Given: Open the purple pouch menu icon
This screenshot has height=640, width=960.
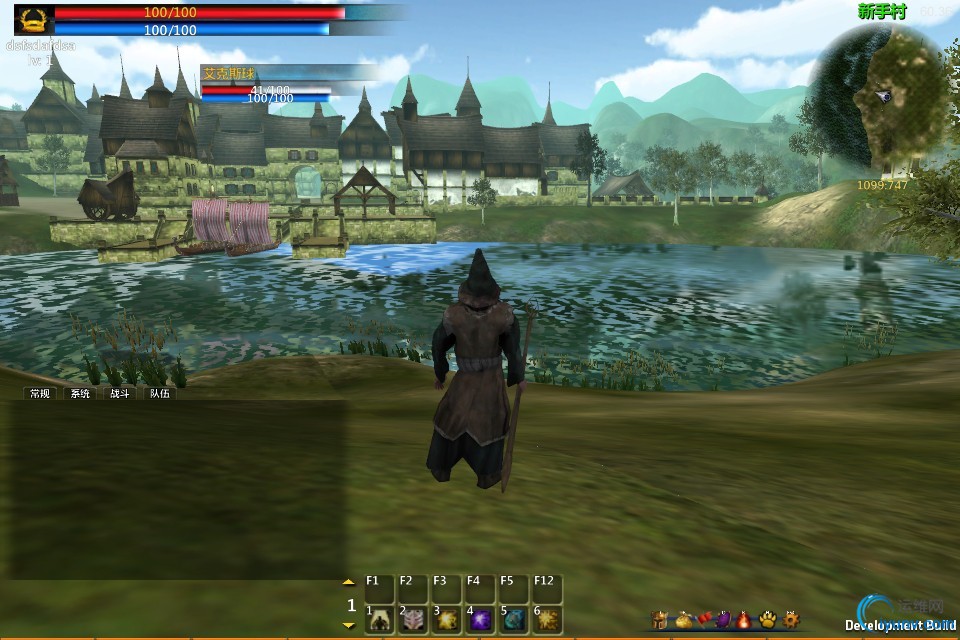Looking at the screenshot, I should pos(723,620).
